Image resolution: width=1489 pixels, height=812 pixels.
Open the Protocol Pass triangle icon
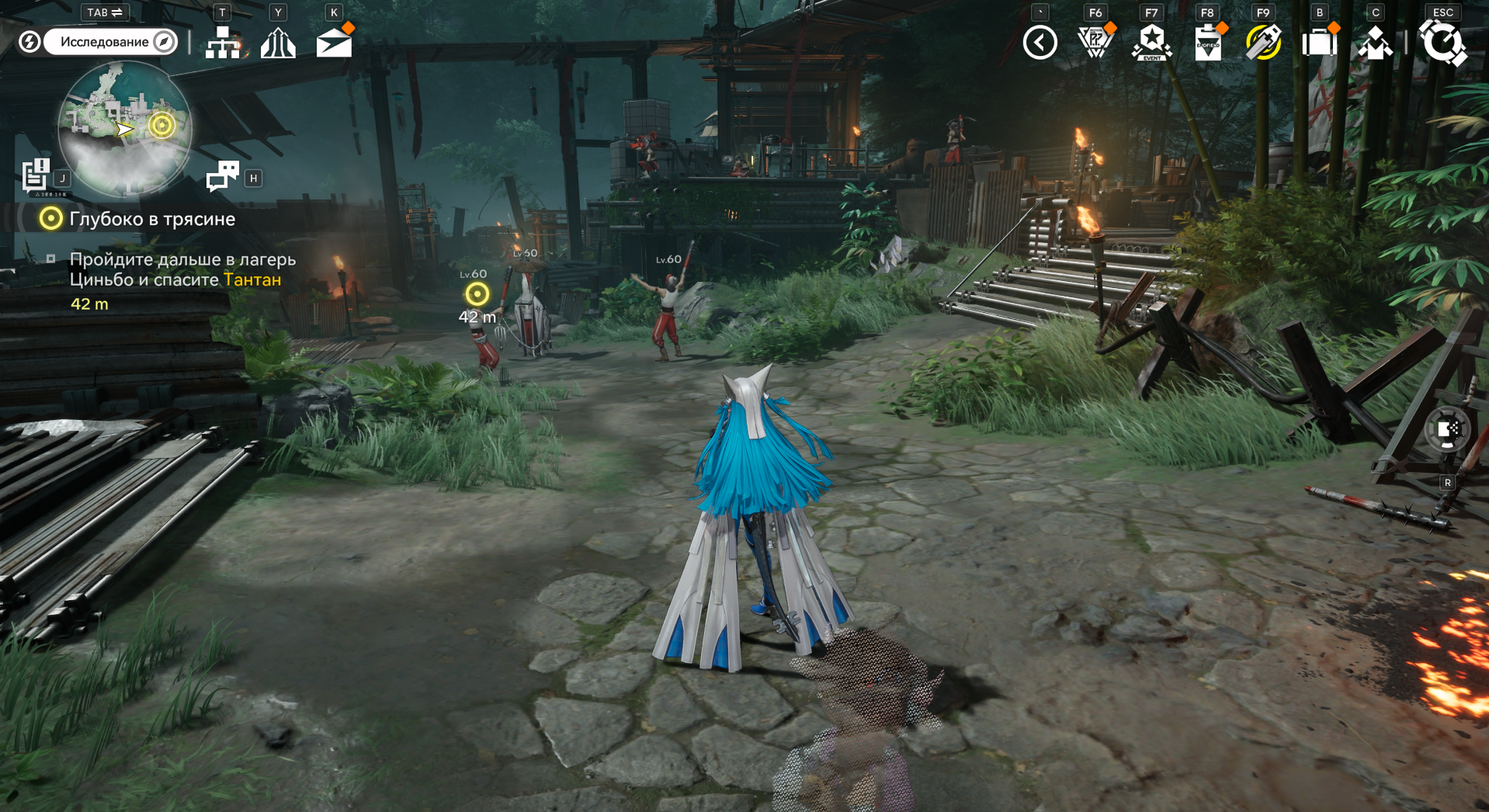click(x=1095, y=43)
